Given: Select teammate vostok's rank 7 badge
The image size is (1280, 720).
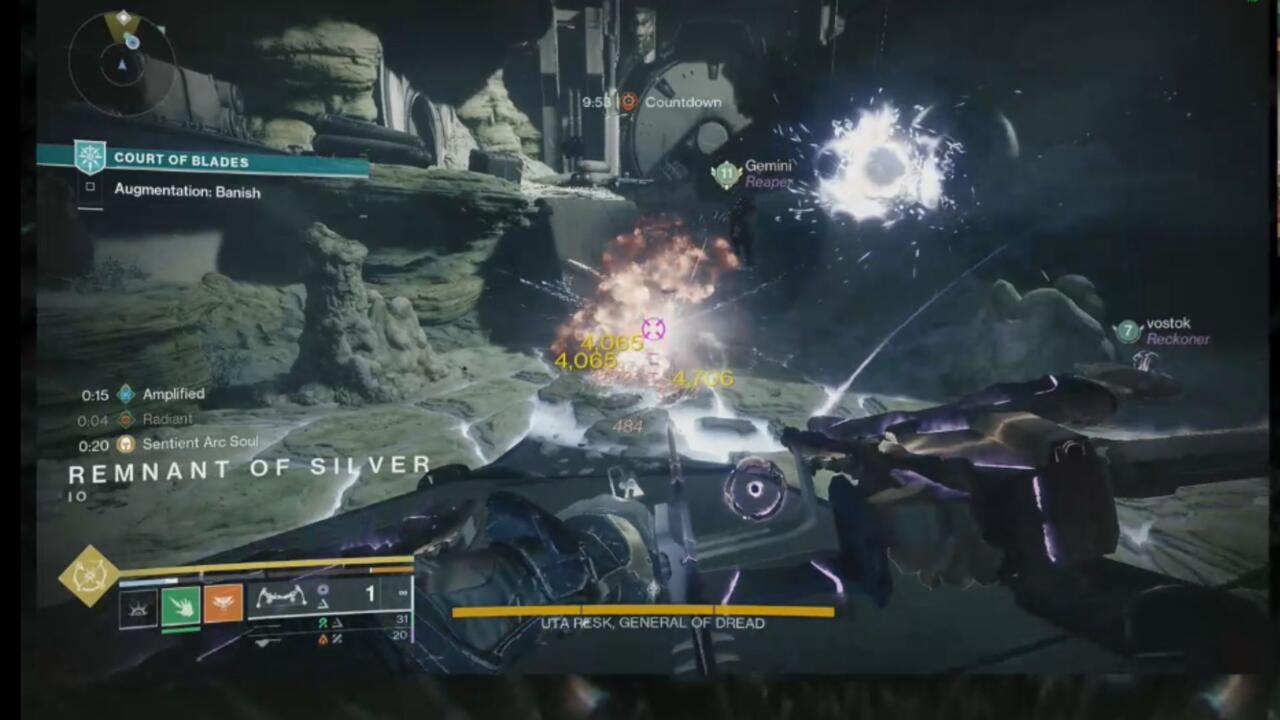Looking at the screenshot, I should (x=1128, y=331).
